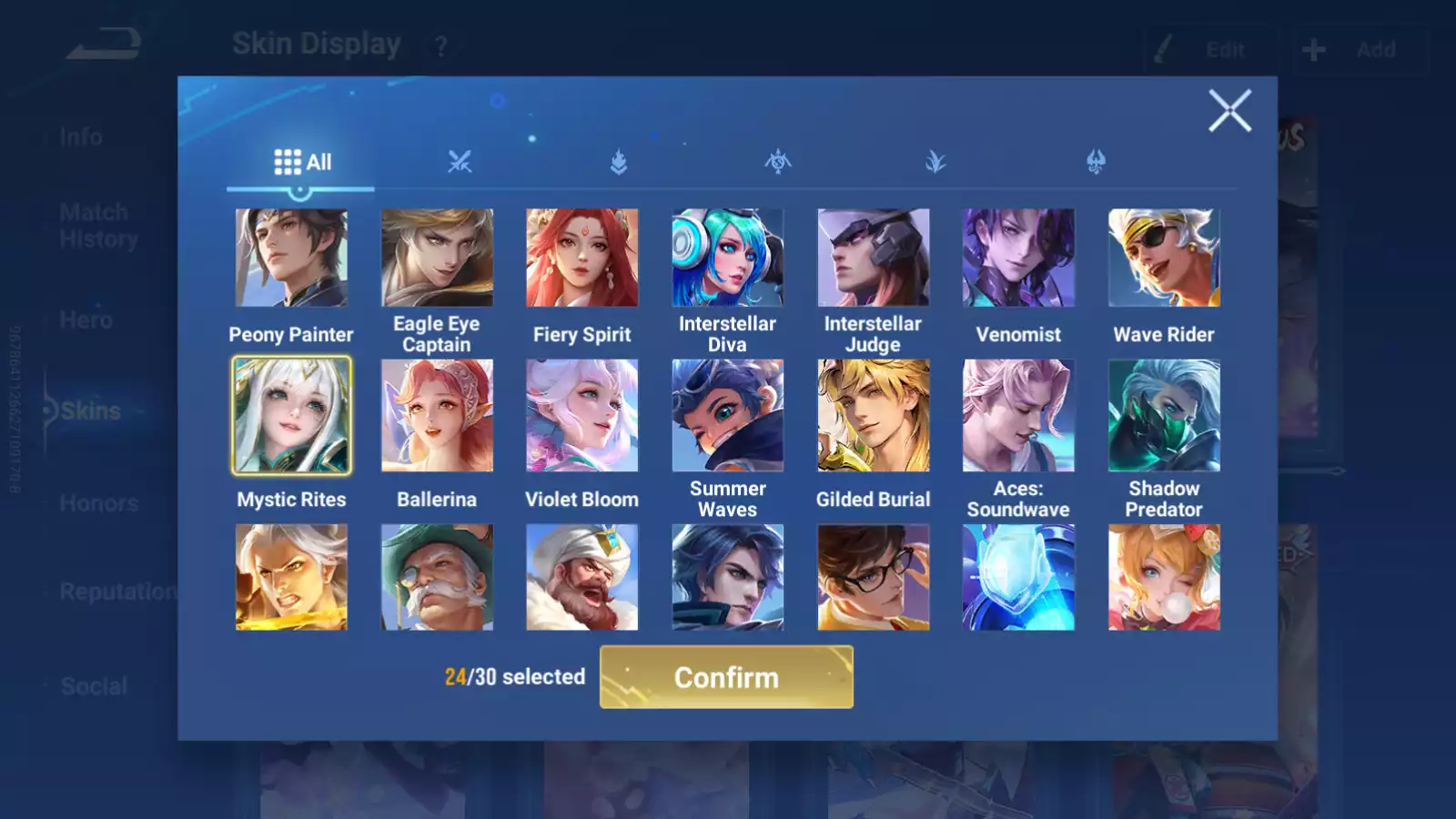Close the skin selection dialog
The height and width of the screenshot is (819, 1456).
(x=1229, y=111)
